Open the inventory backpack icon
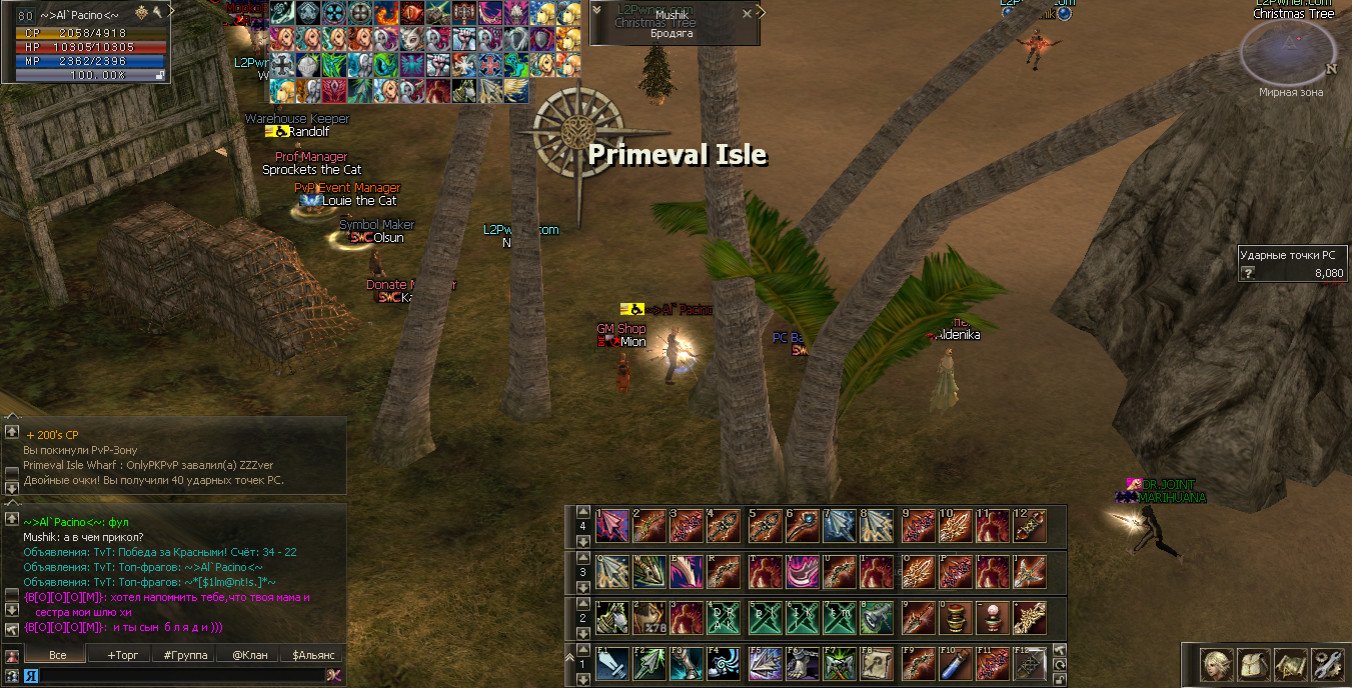The image size is (1352, 688). tap(1252, 664)
